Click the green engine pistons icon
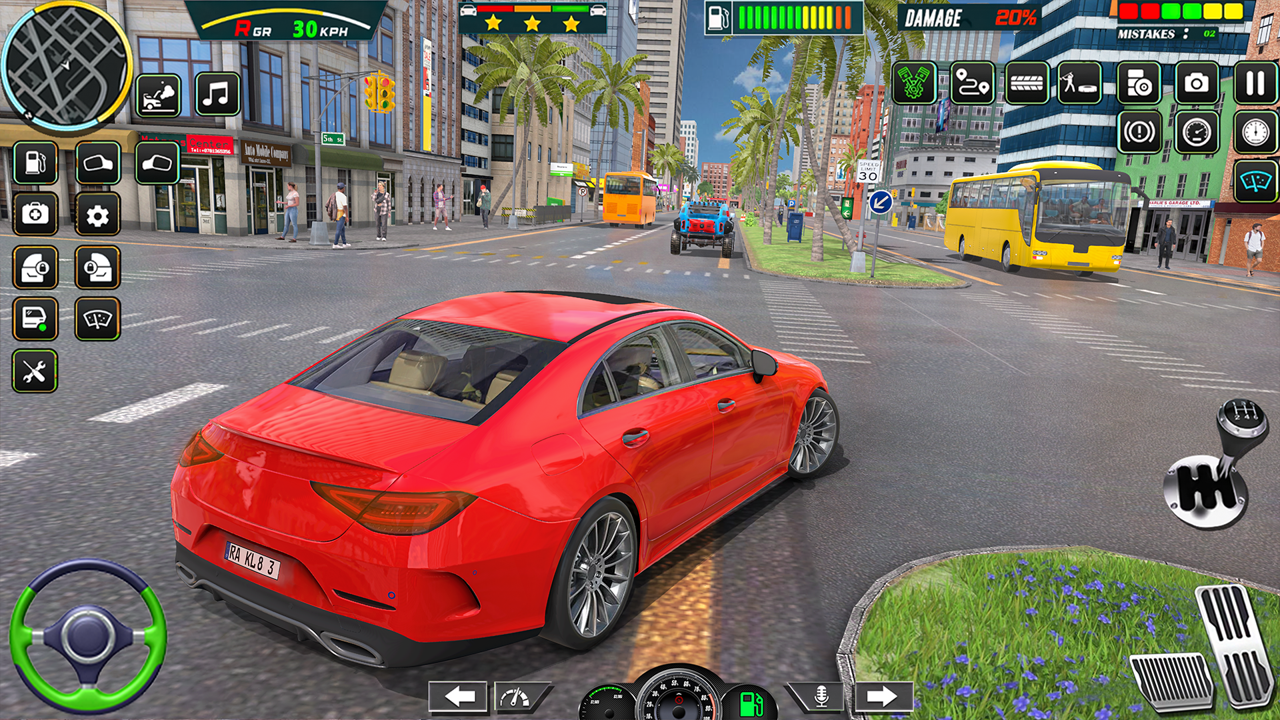 913,80
